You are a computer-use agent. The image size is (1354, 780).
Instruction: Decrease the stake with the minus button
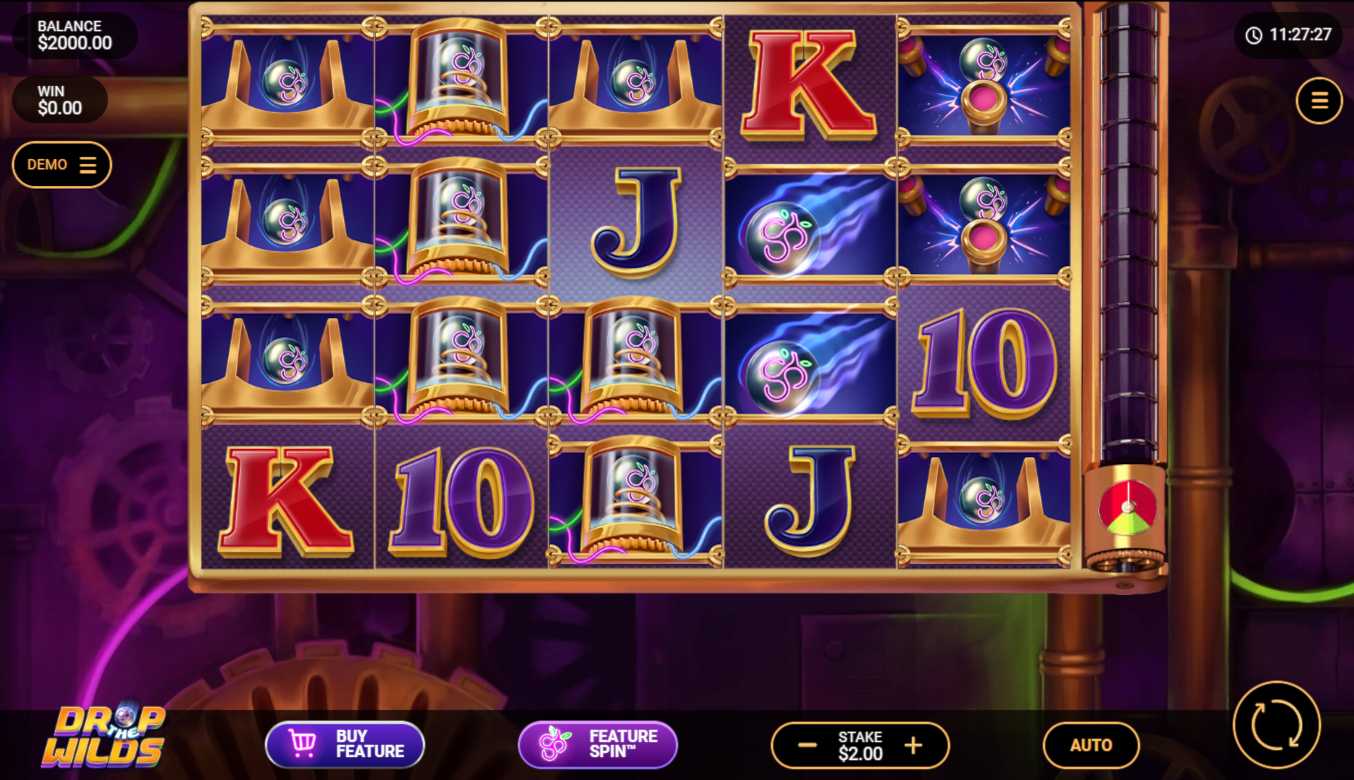807,745
